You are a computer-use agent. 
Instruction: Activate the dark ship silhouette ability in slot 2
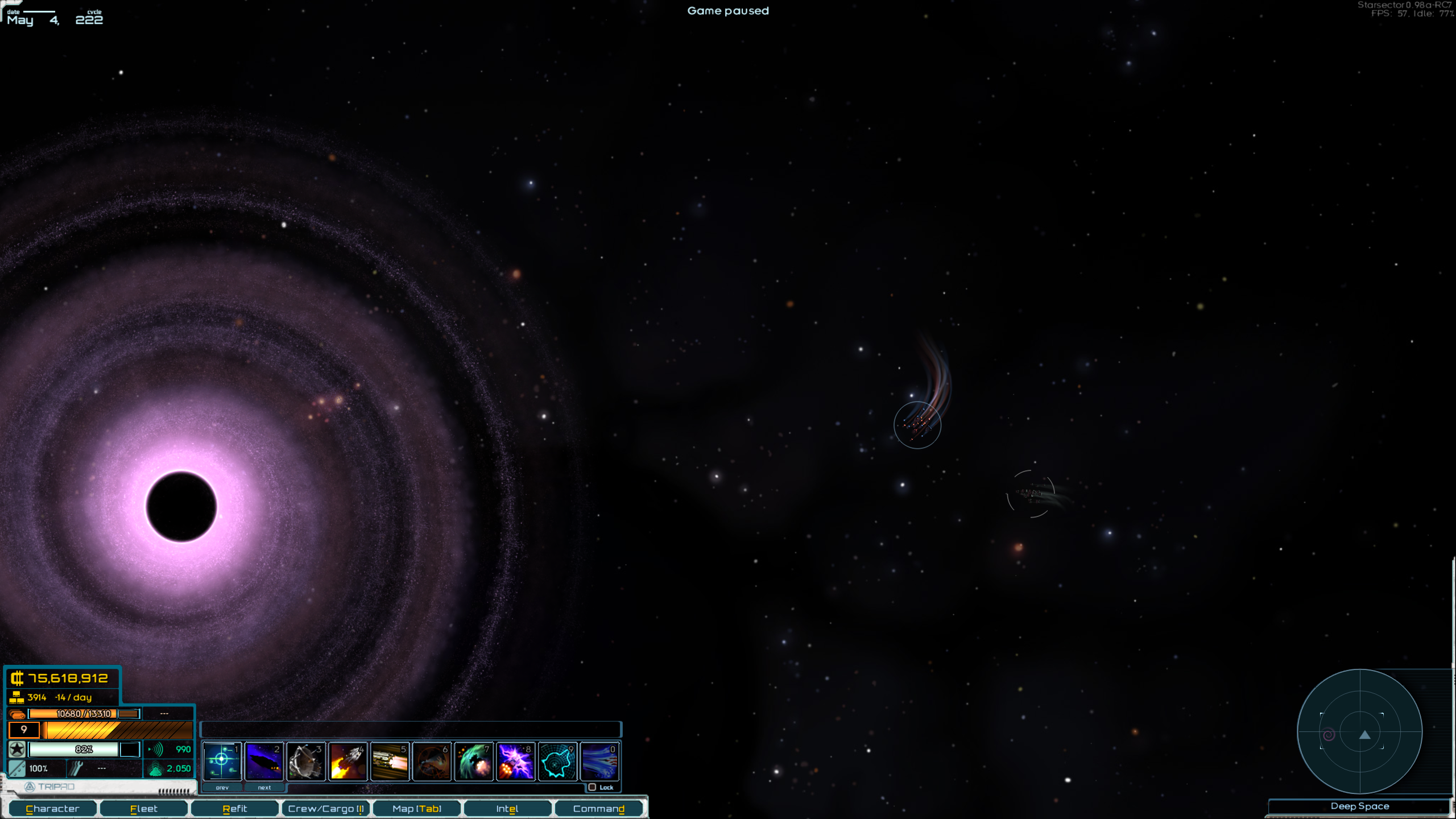[264, 762]
